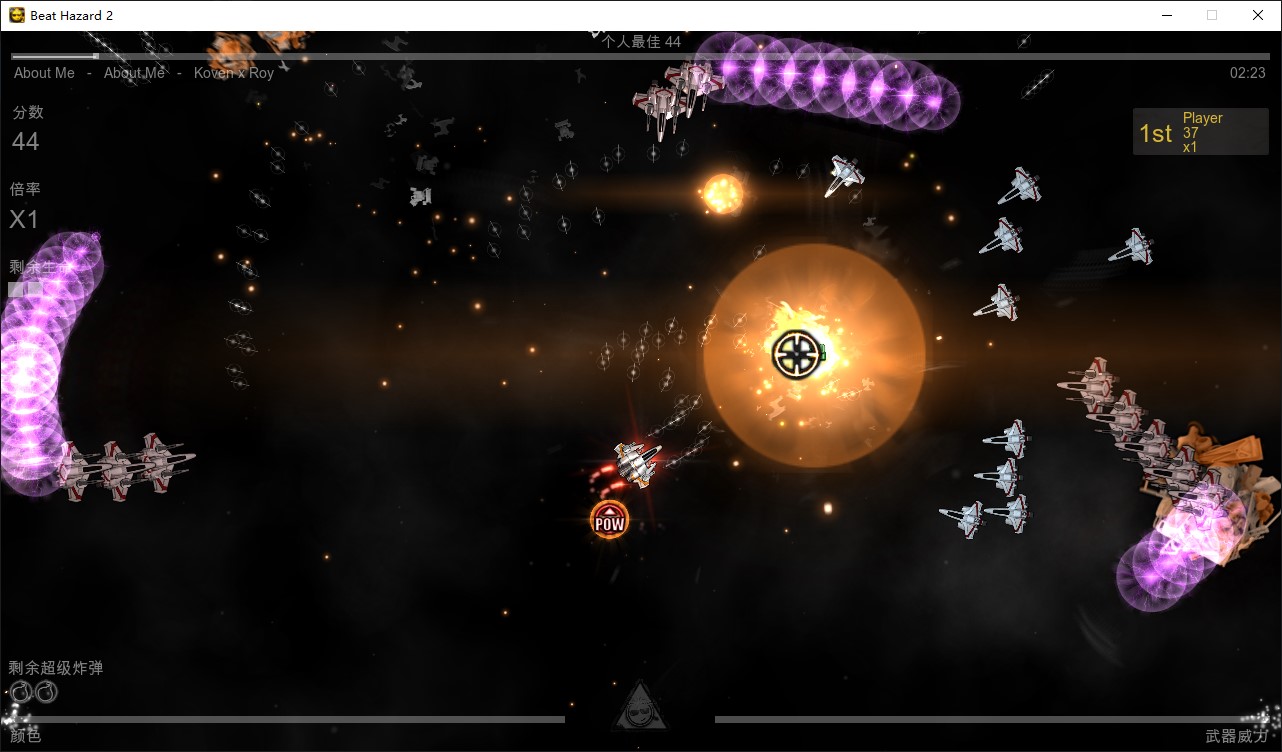Minimize the Beat Hazard 2 window
Image resolution: width=1282 pixels, height=752 pixels.
(x=1166, y=15)
